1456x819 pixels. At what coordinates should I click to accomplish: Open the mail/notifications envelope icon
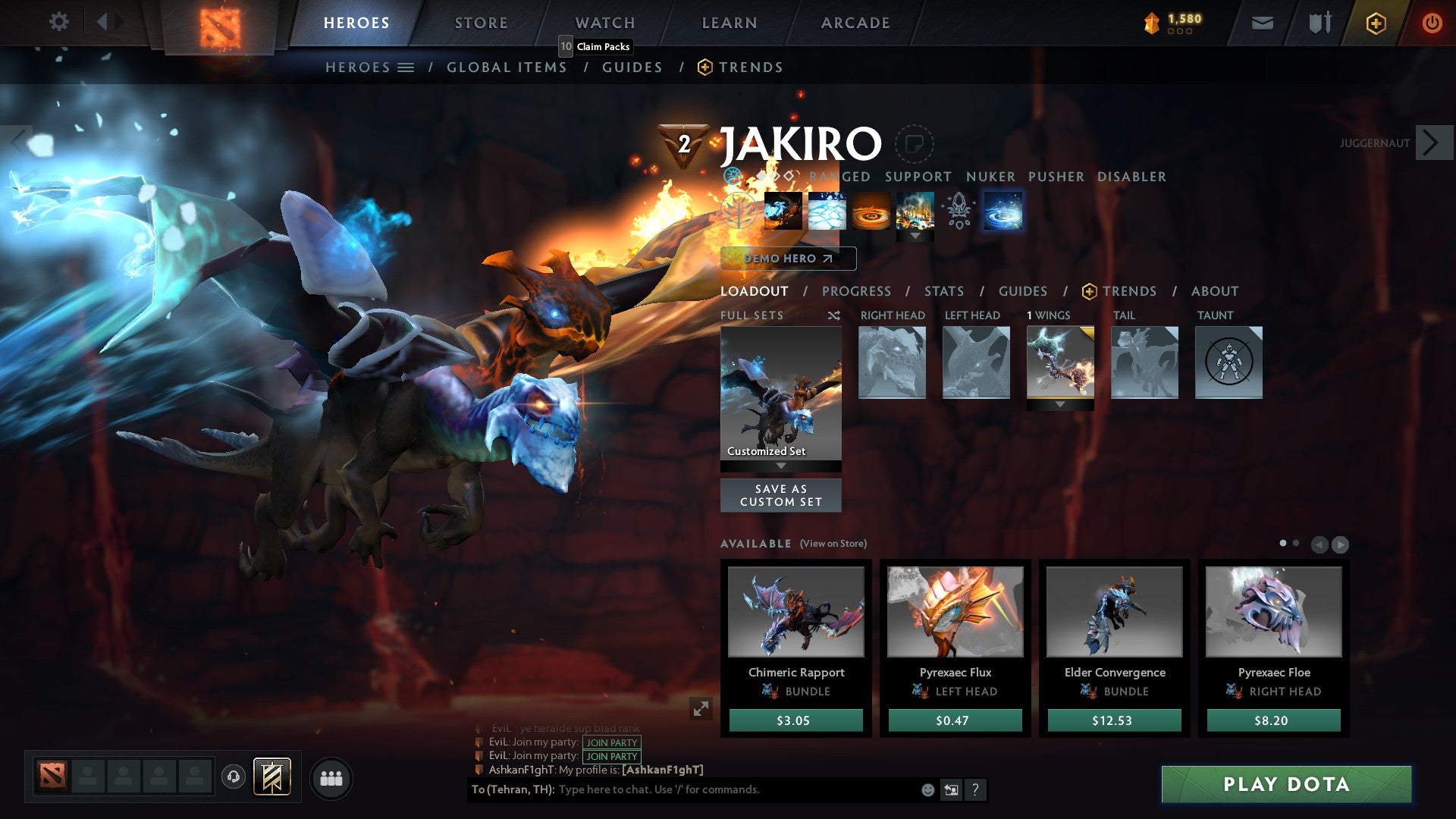(x=1263, y=23)
